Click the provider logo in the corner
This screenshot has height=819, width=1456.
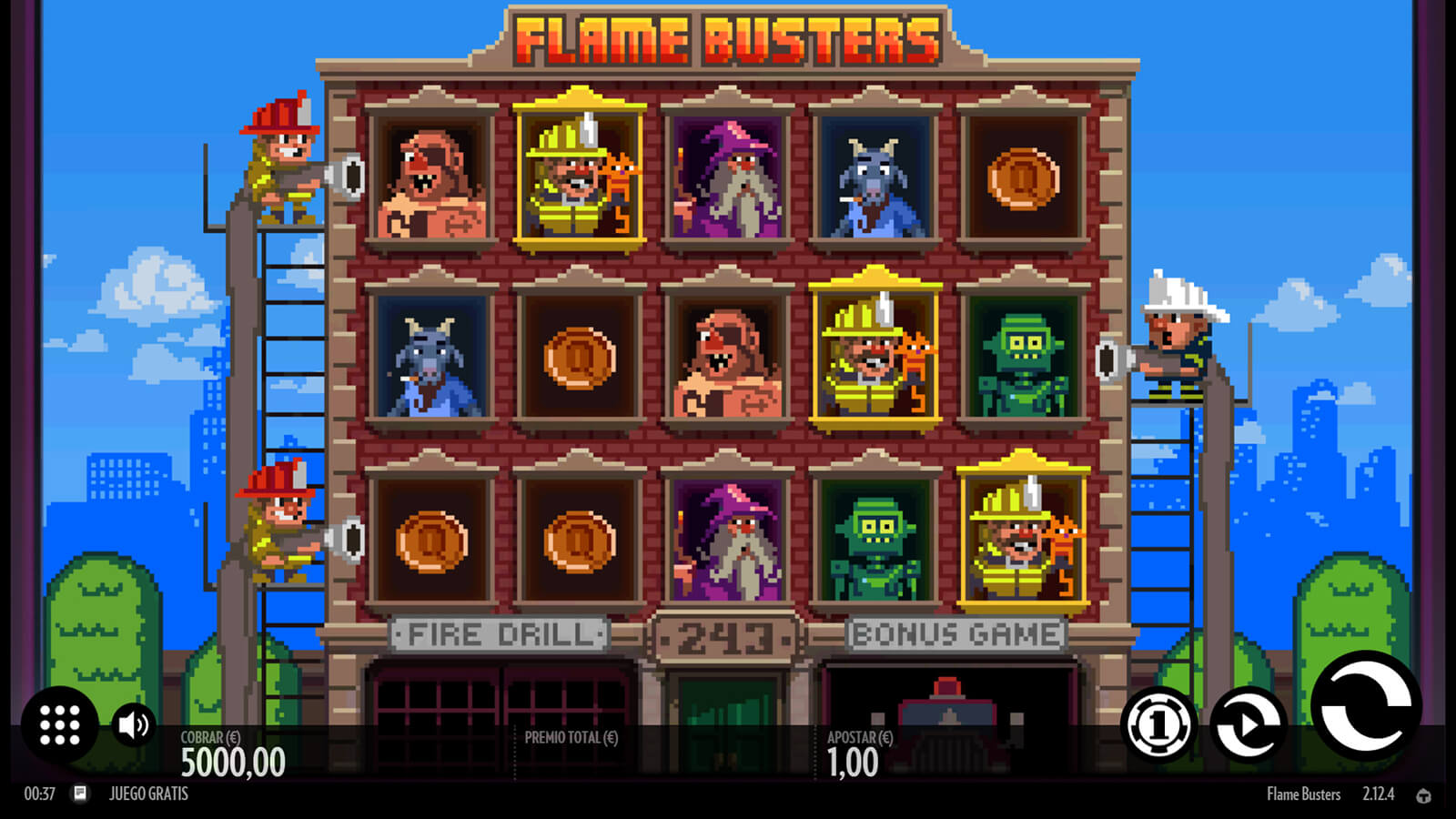1423,795
